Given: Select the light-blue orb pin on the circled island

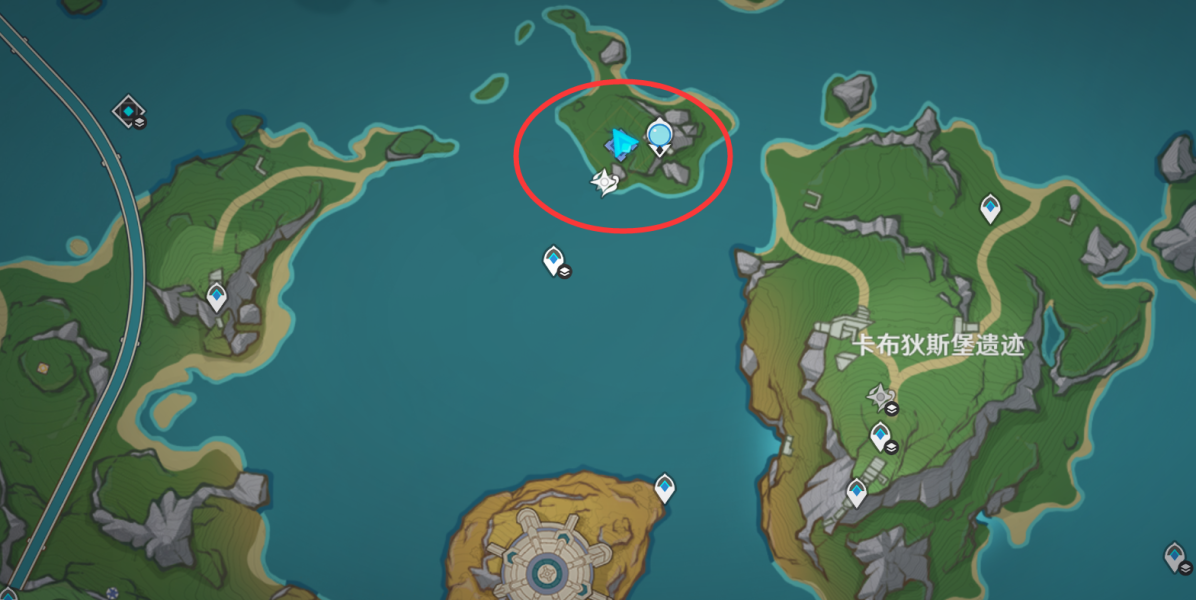Looking at the screenshot, I should click(659, 134).
